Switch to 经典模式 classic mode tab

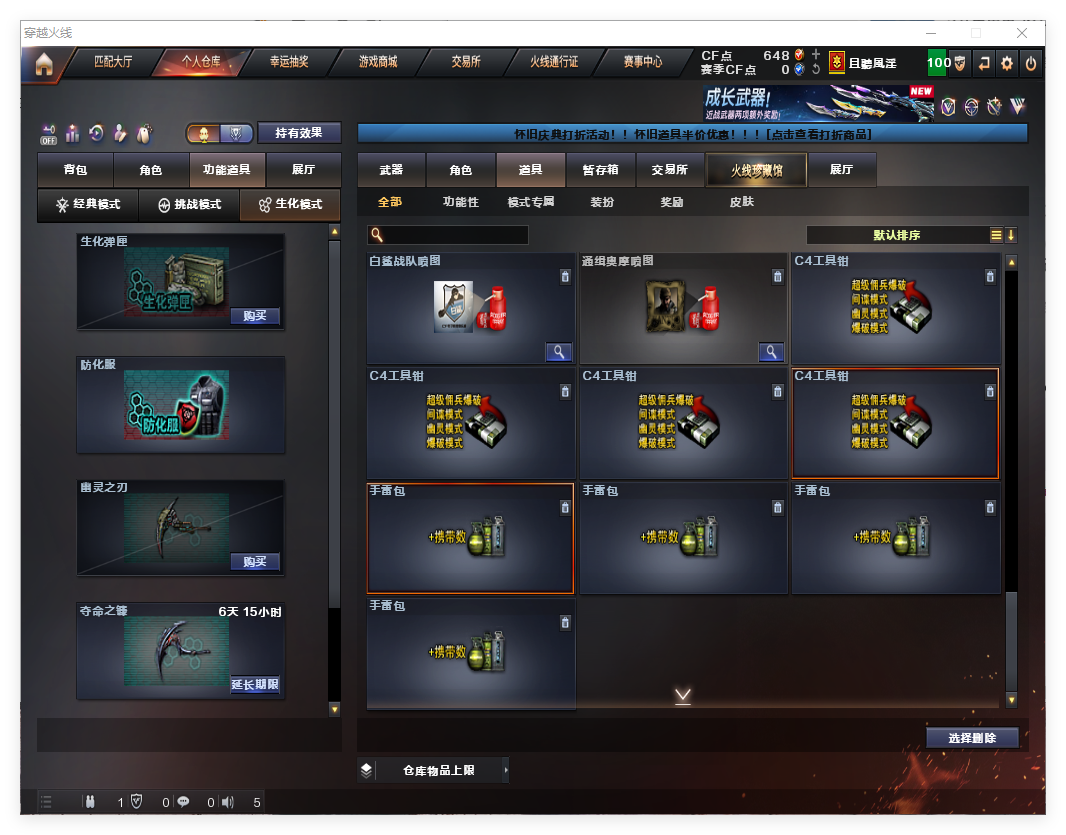click(89, 204)
